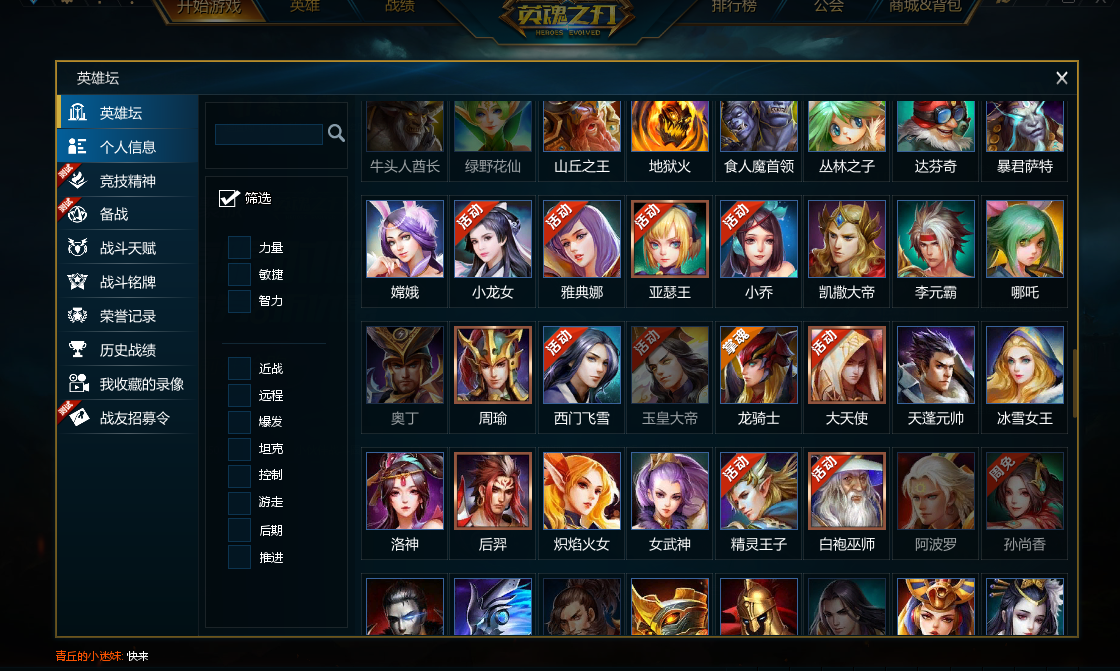The image size is (1120, 671).
Task: Click the magnifying glass search button
Action: pyautogui.click(x=336, y=133)
